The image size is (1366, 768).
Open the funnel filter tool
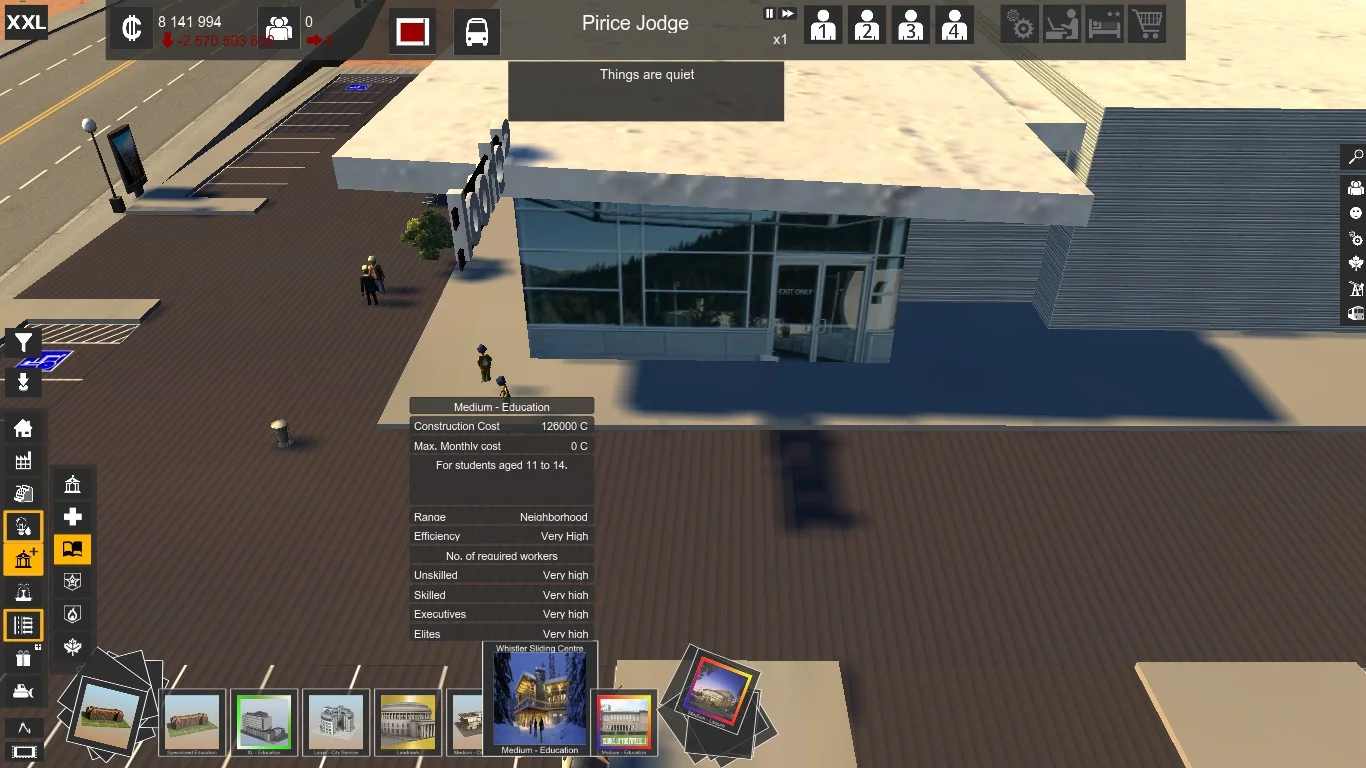[x=23, y=343]
